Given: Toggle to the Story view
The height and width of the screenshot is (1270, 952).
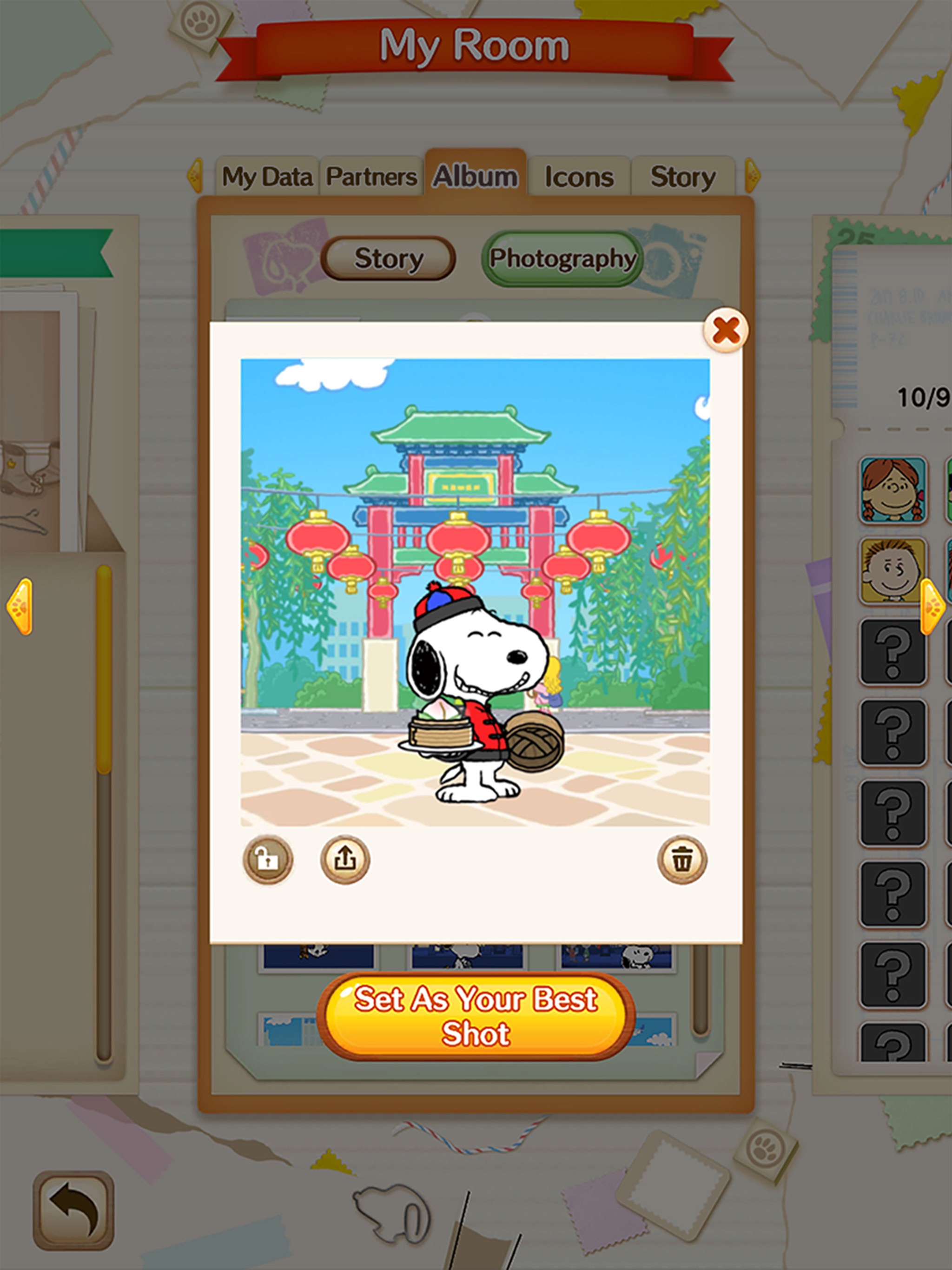Looking at the screenshot, I should (x=388, y=259).
